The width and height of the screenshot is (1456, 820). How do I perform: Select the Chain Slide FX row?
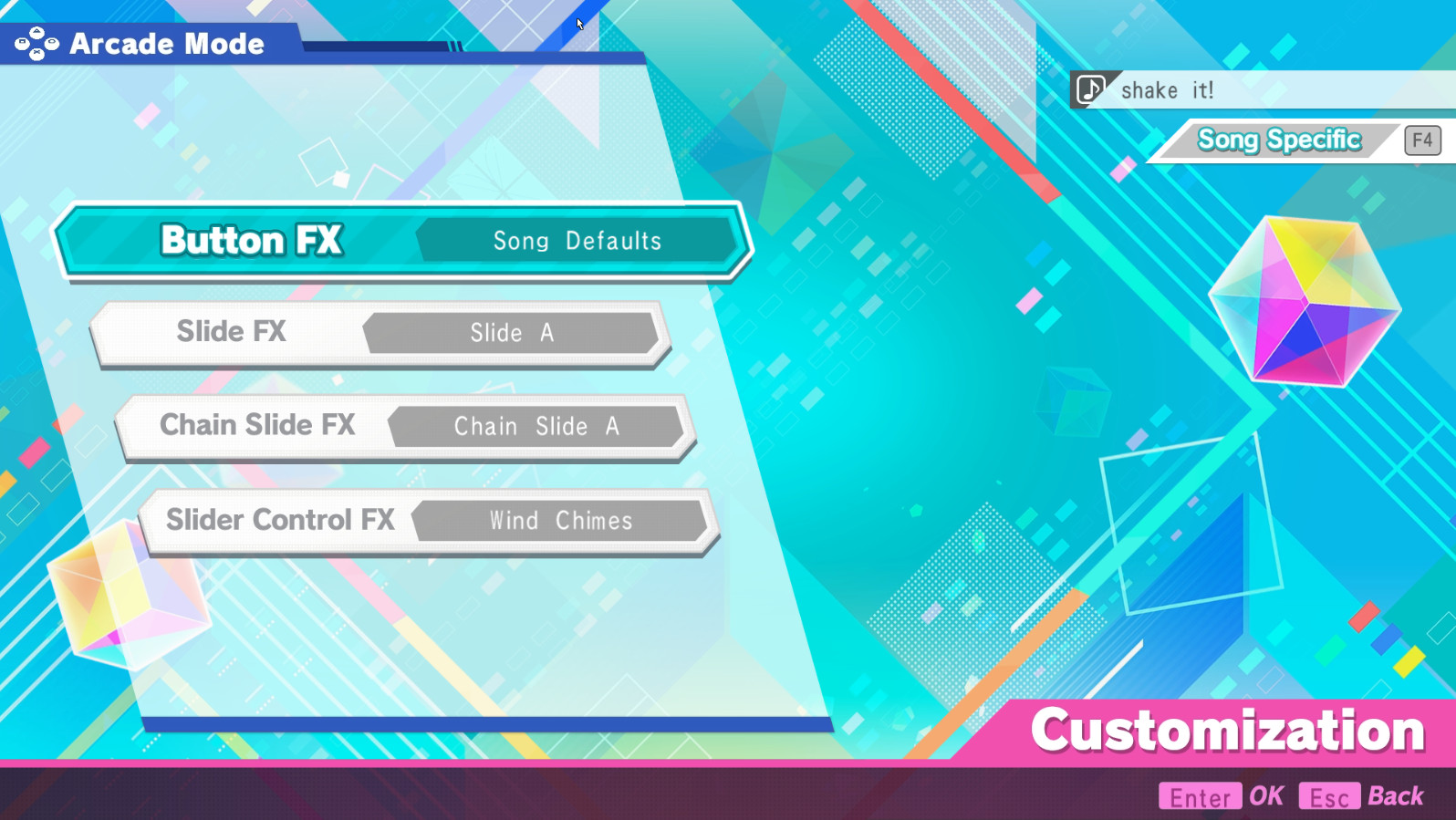tap(257, 425)
